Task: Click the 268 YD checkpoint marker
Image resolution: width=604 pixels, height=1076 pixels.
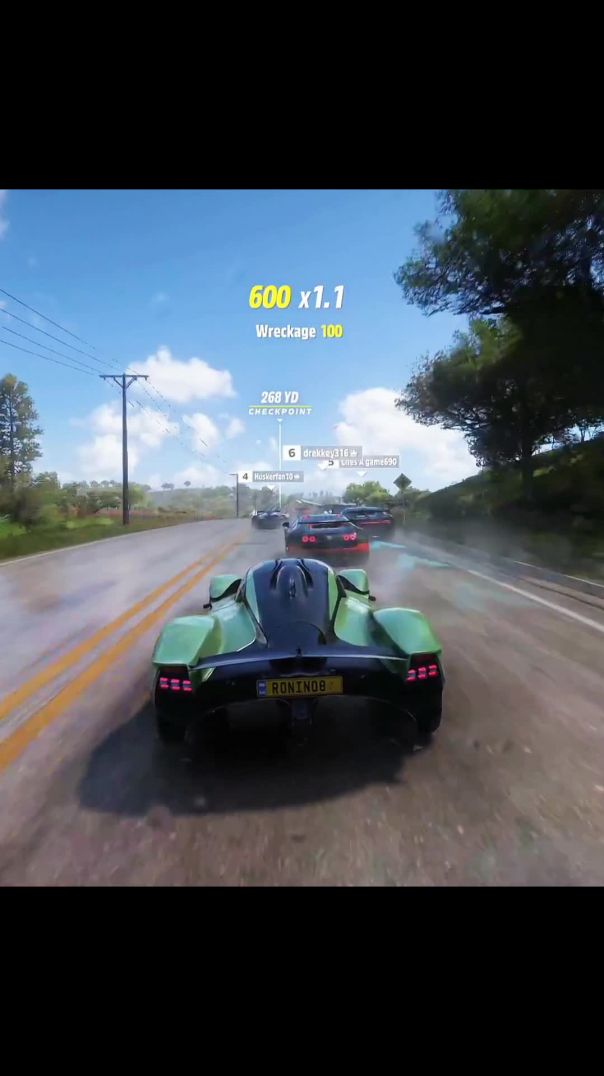Action: 280,403
